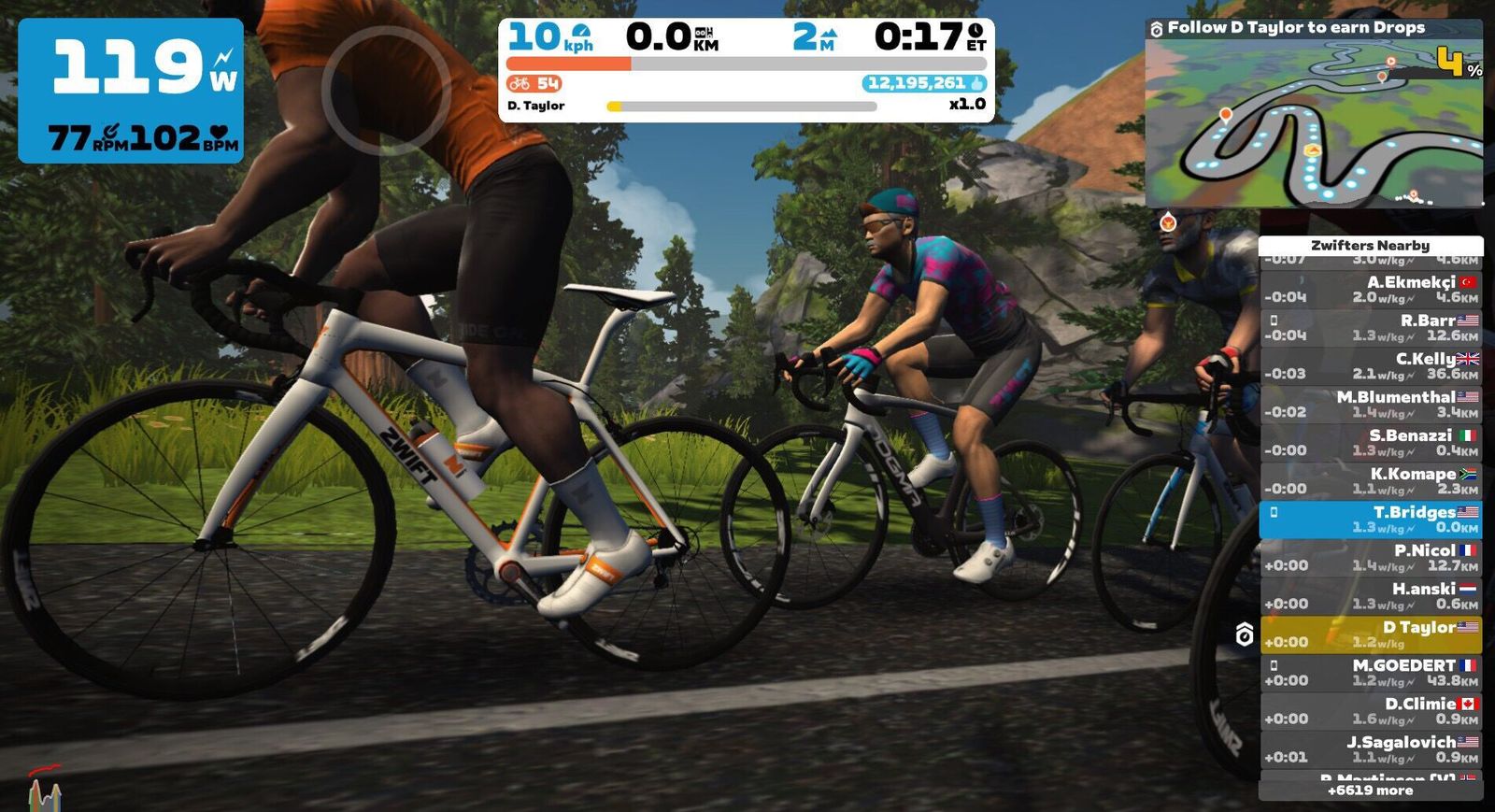Click the Drops total counter
Screen dimensions: 1495x812
923,83
